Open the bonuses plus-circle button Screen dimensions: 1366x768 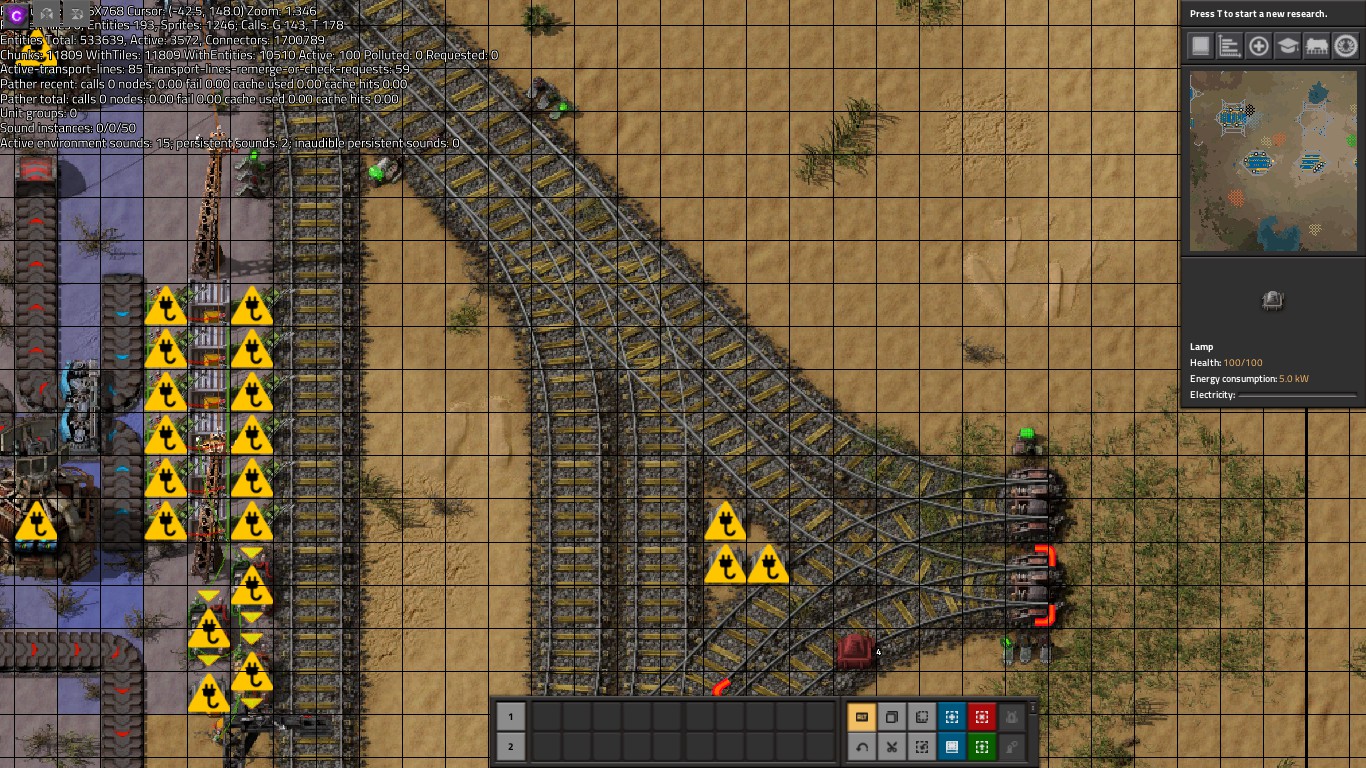(x=1258, y=46)
